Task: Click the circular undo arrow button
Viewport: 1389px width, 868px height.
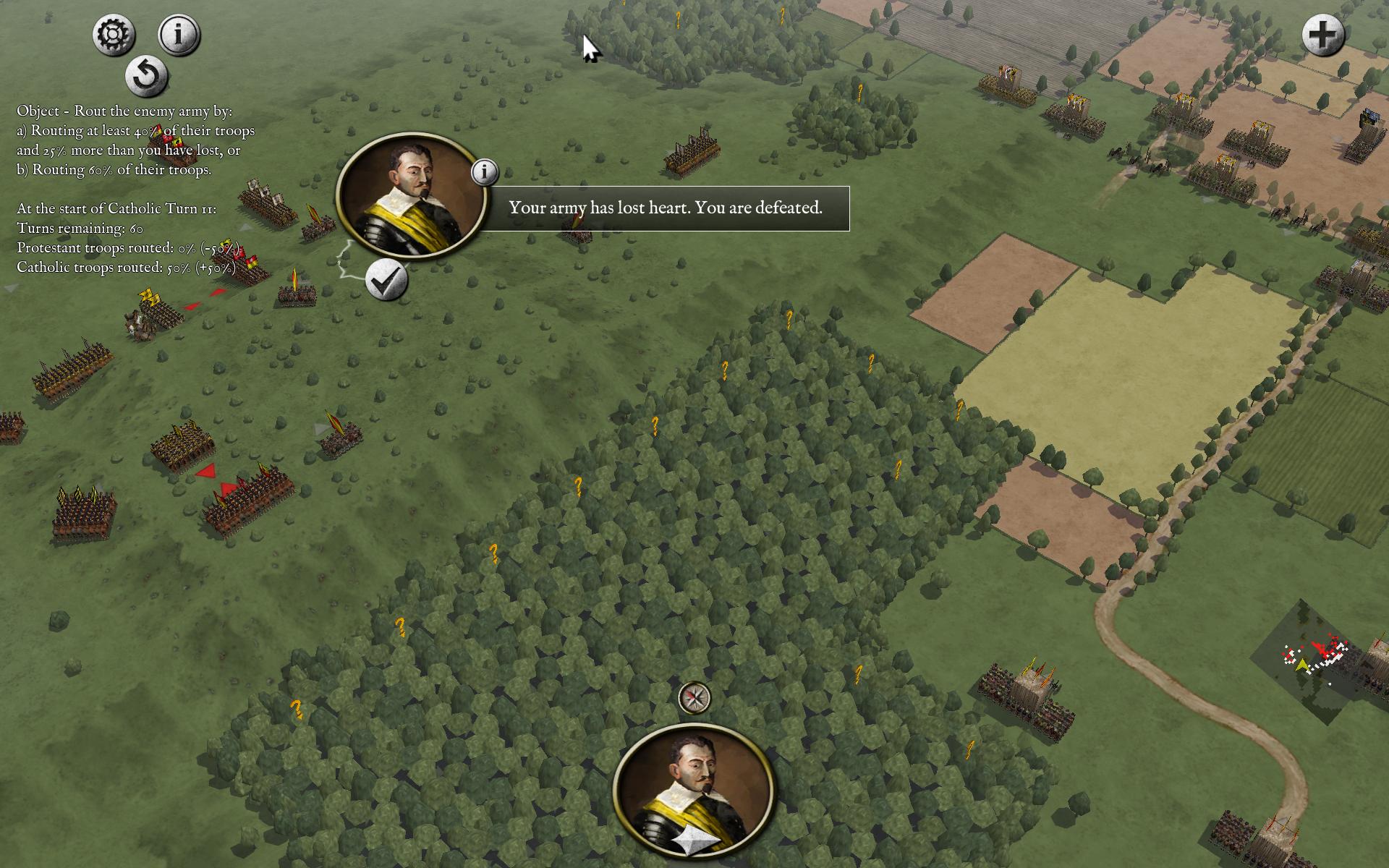Action: click(x=146, y=75)
